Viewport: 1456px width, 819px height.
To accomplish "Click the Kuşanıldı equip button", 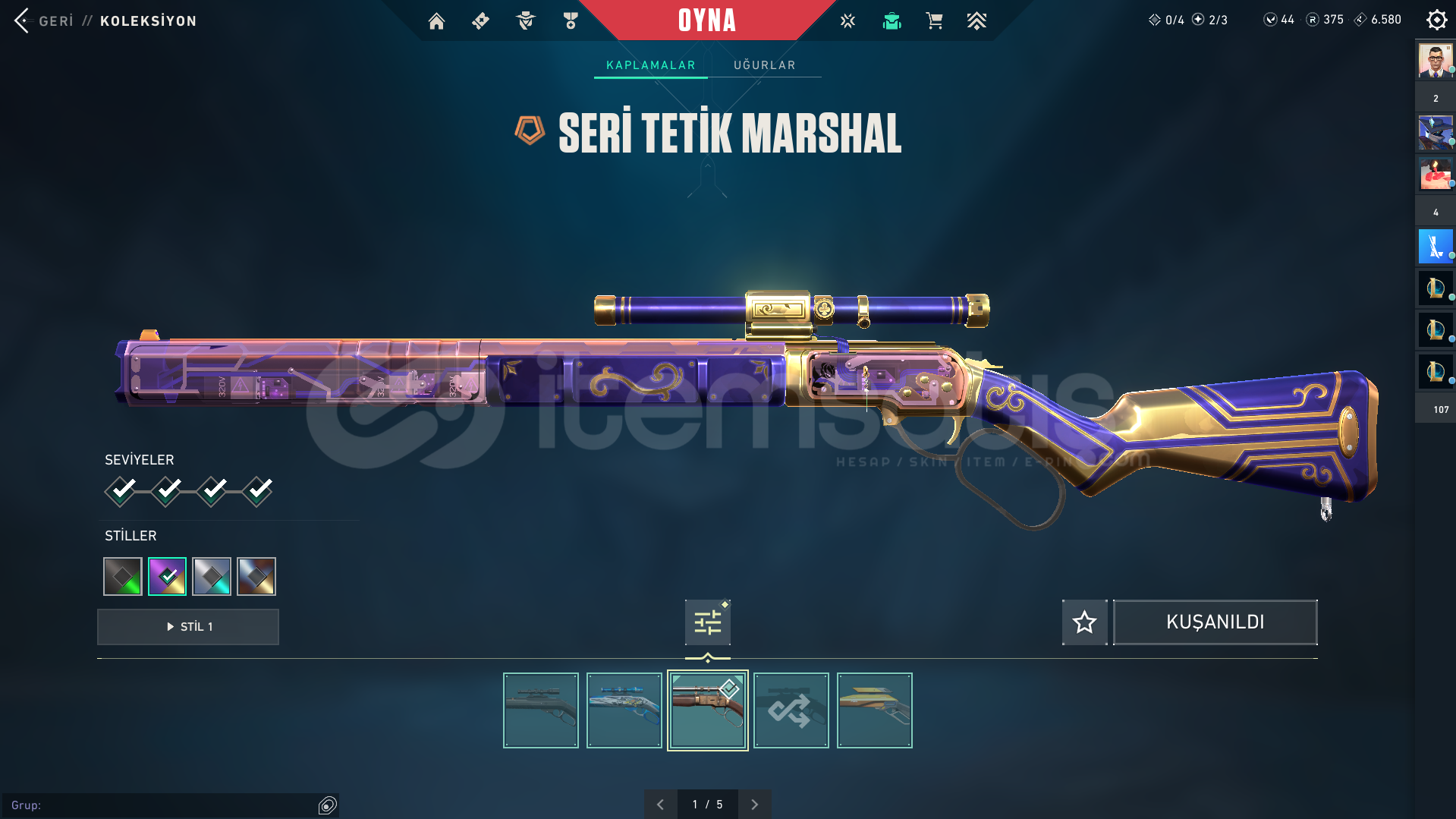I will (x=1215, y=622).
